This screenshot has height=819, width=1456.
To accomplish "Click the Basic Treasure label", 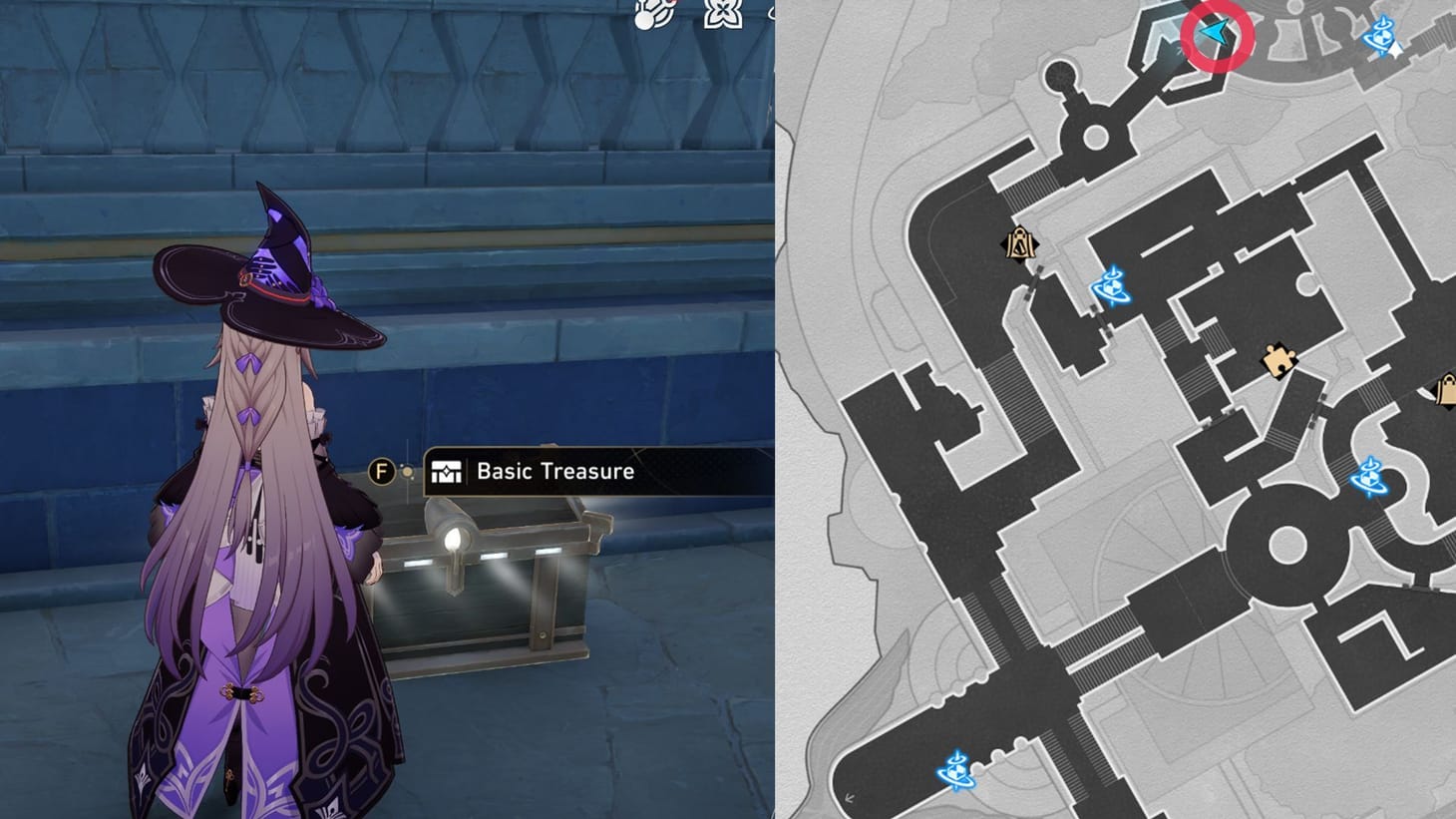I will coord(555,472).
